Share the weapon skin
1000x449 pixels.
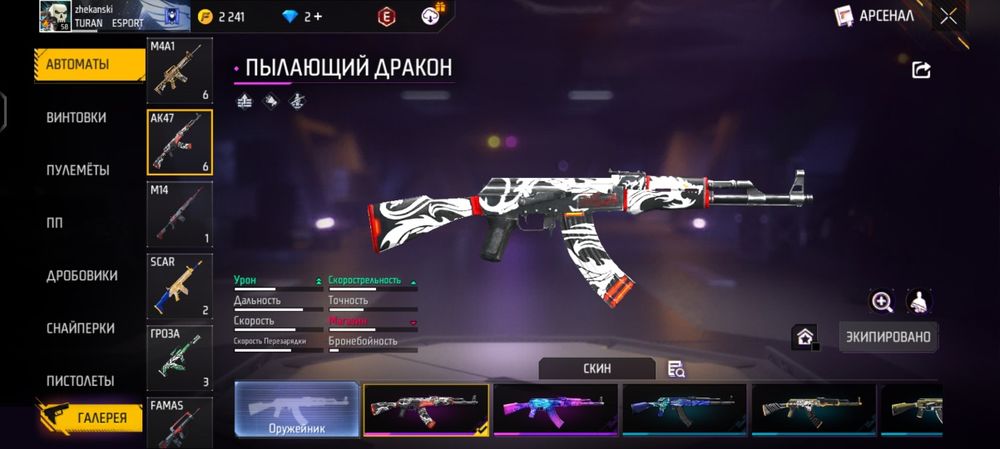pos(921,69)
